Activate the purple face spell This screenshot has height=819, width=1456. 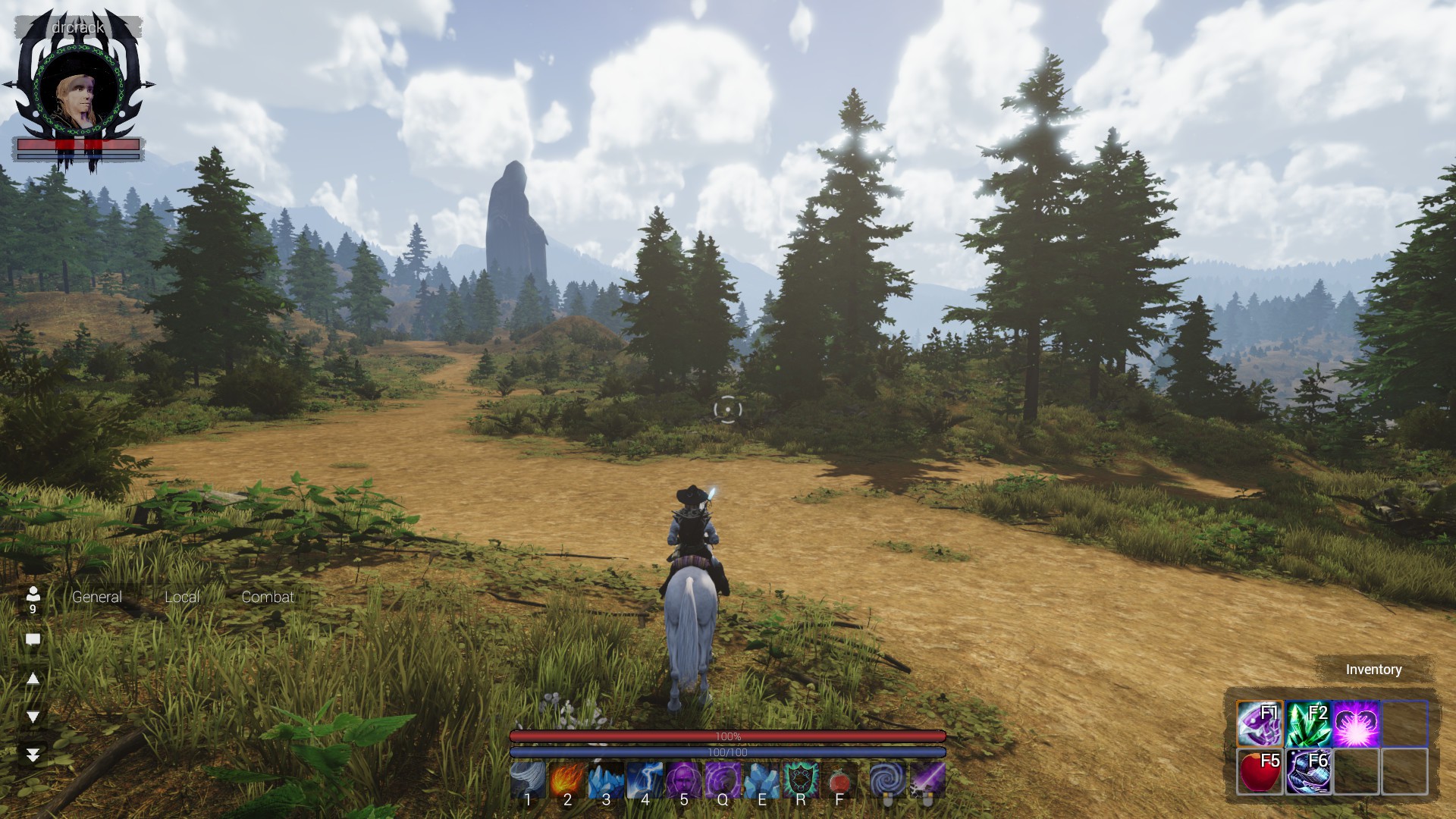(x=684, y=779)
